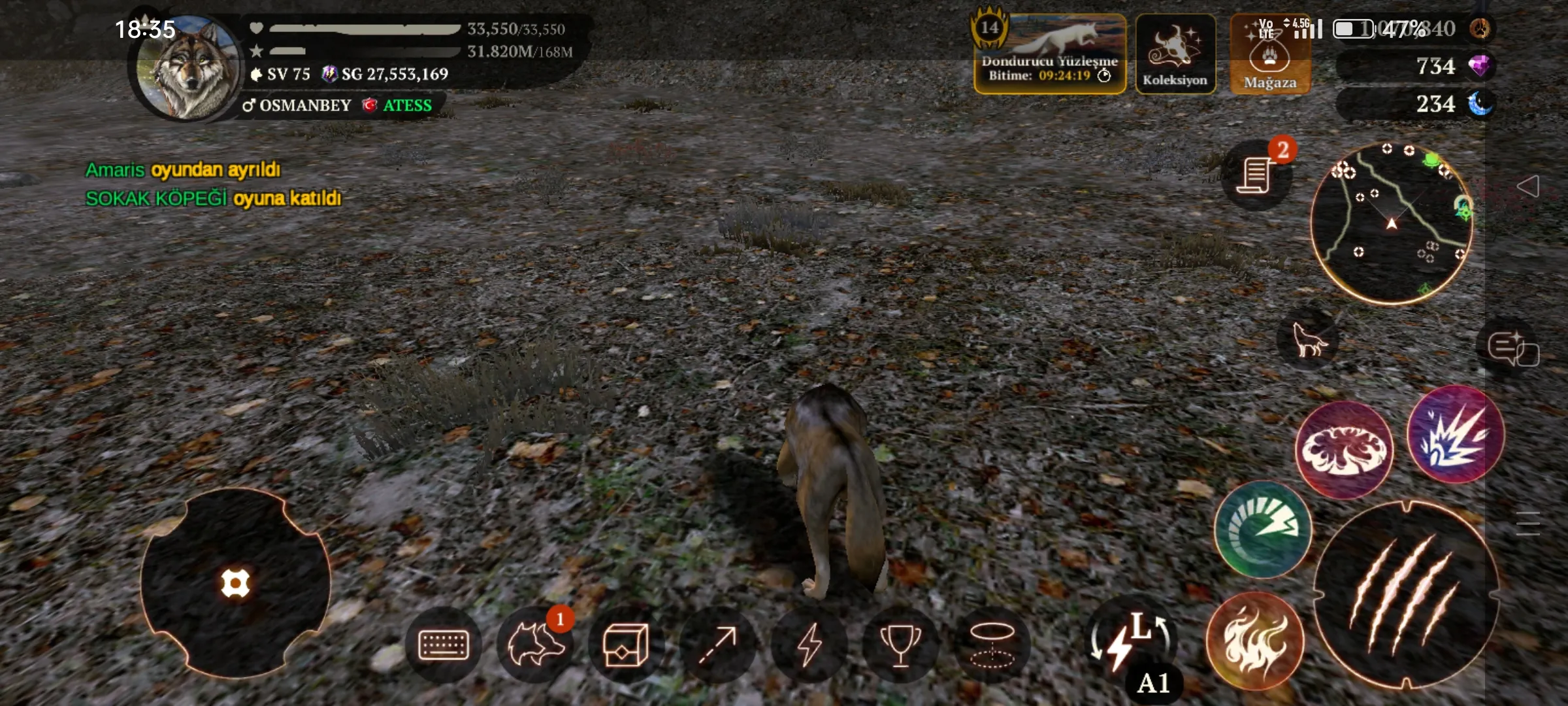Activate the howling wolf button
This screenshot has height=706, width=1568.
click(1308, 339)
